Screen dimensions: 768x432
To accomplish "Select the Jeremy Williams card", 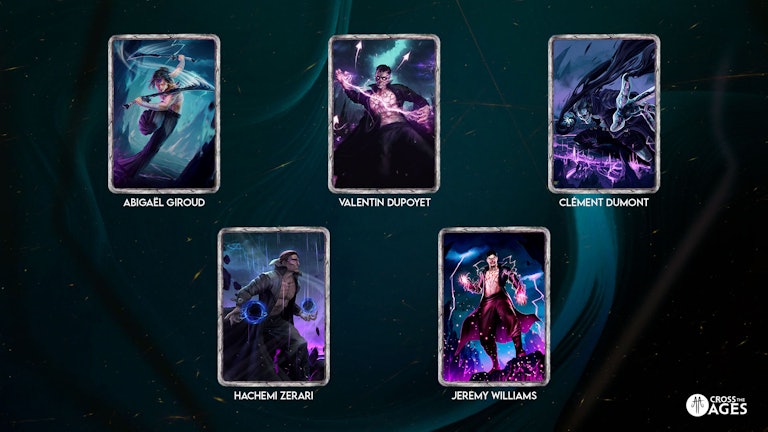I will point(494,306).
